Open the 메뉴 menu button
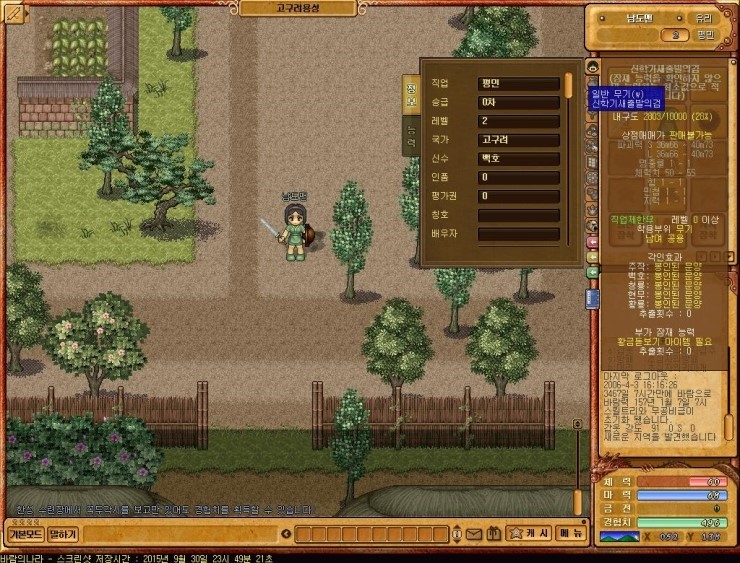Viewport: 740px width, 563px height. 571,534
